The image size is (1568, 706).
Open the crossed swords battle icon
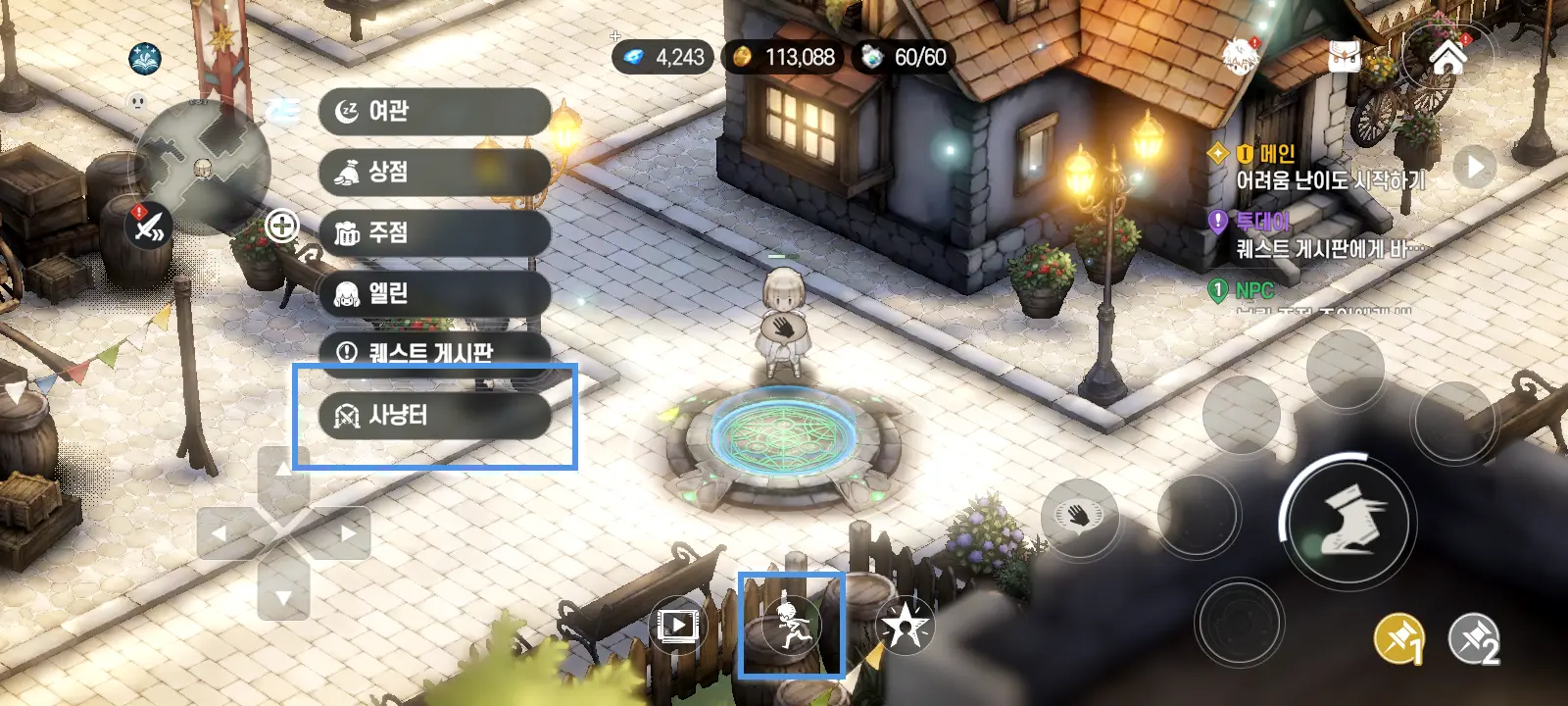[149, 228]
